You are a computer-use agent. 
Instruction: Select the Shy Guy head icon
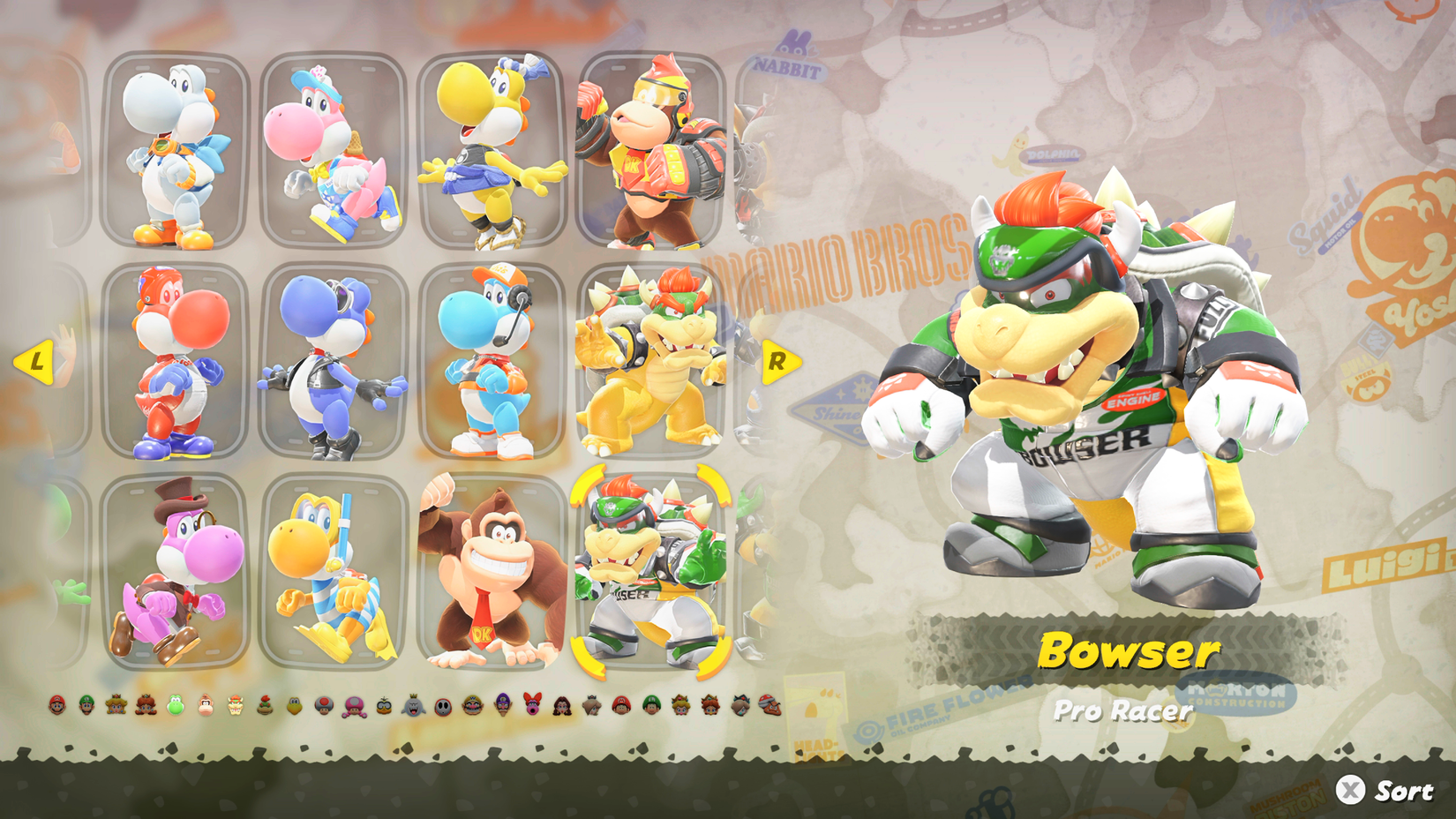pos(442,704)
